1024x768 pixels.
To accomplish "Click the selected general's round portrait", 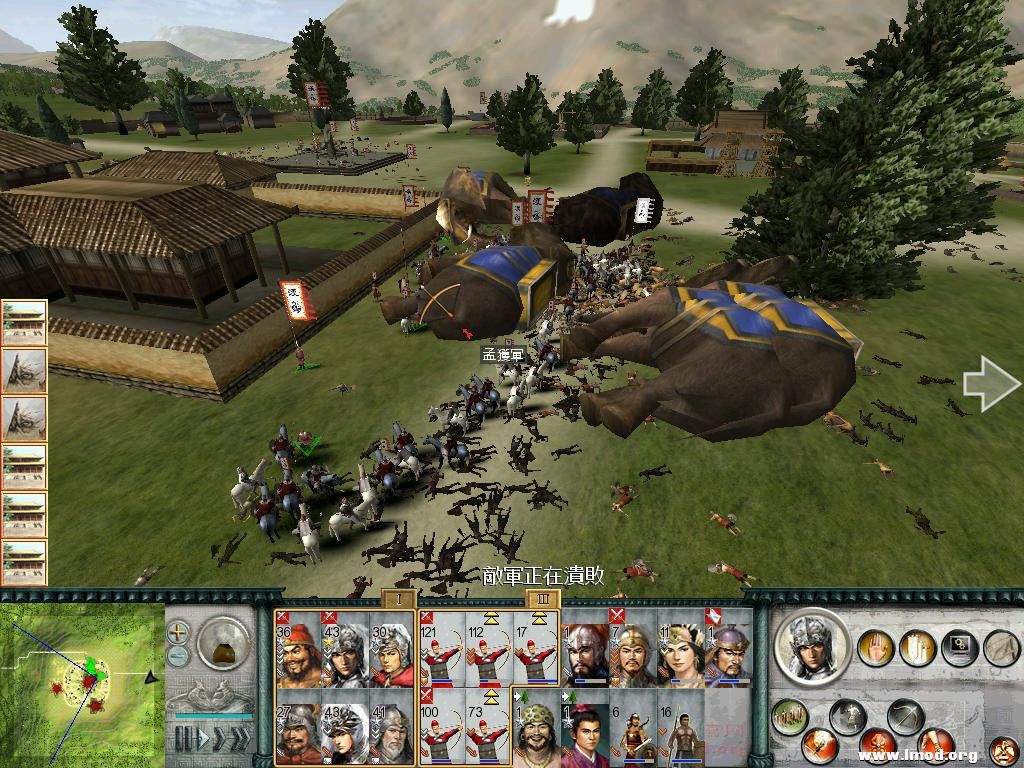I will 812,646.
